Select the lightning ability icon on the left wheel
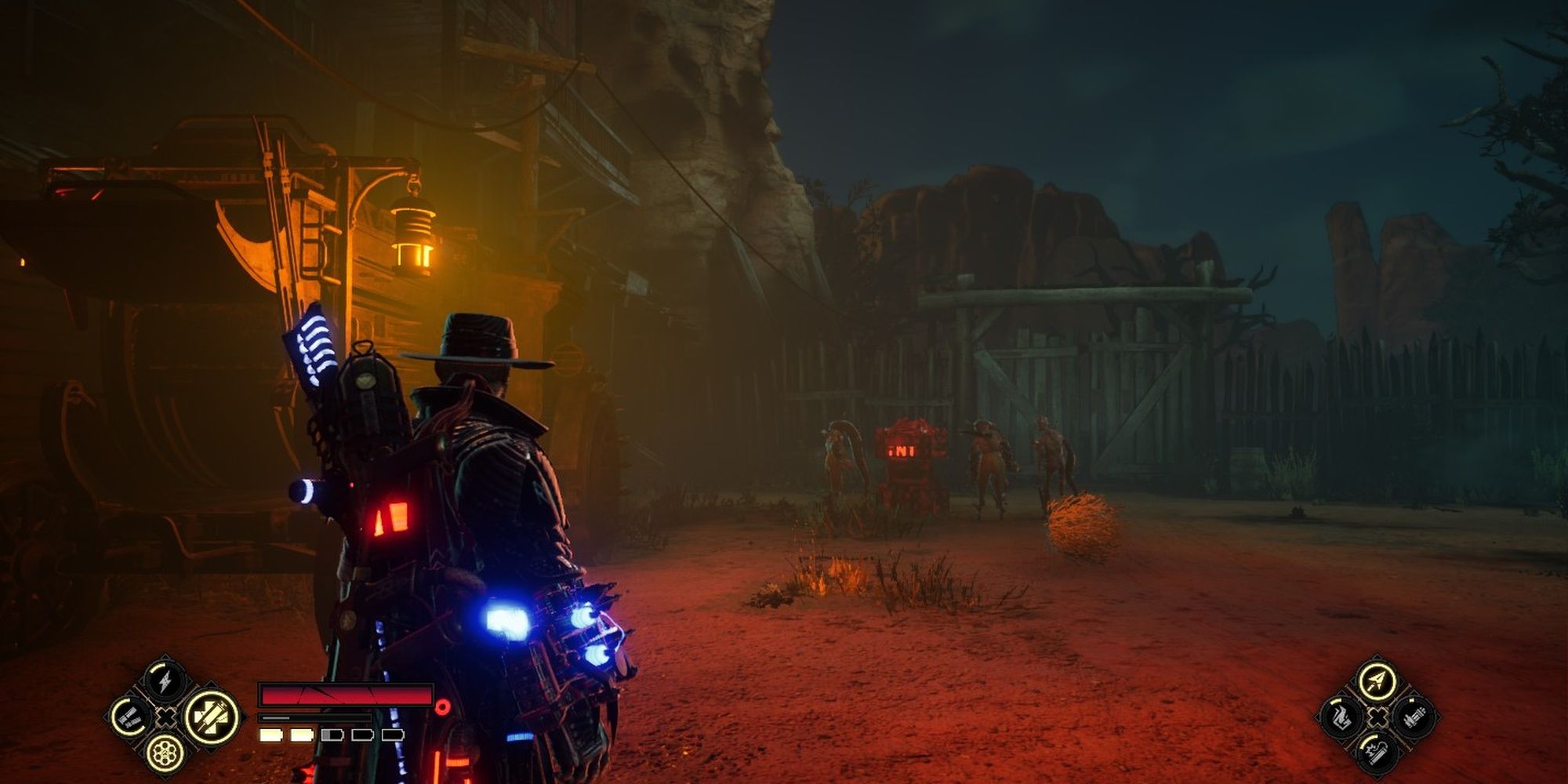The width and height of the screenshot is (1568, 784). (x=165, y=681)
